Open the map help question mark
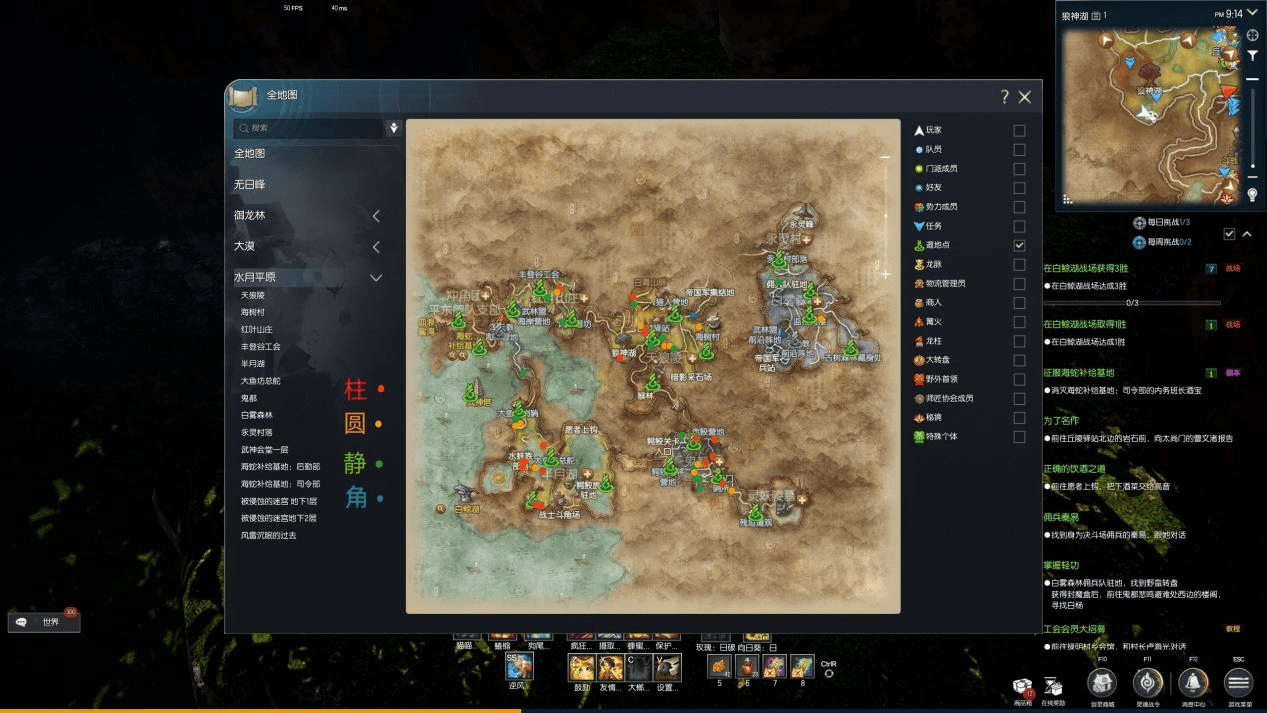Viewport: 1267px width, 713px height. 1004,97
